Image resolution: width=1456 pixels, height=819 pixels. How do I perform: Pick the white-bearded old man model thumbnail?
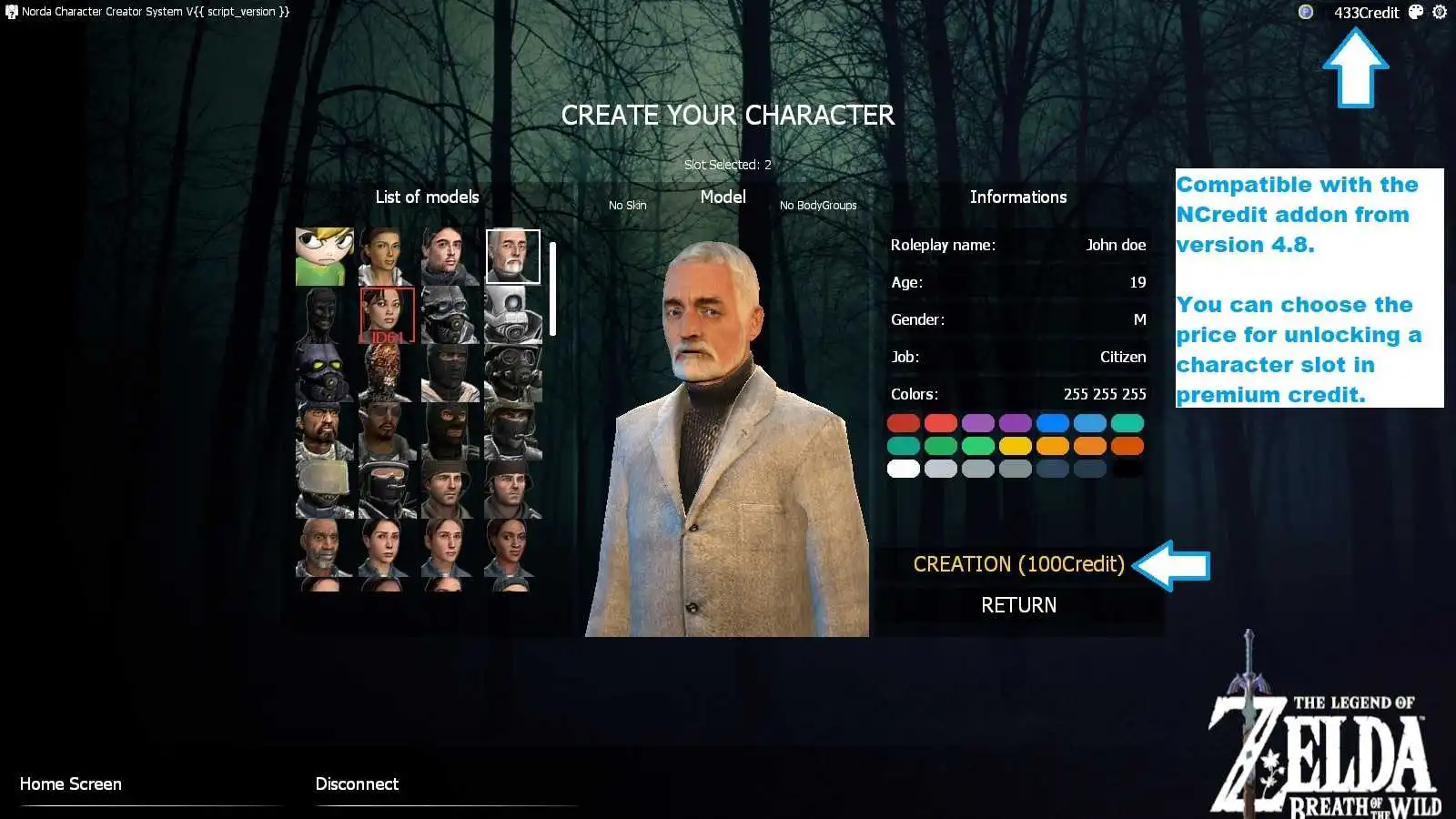click(512, 257)
